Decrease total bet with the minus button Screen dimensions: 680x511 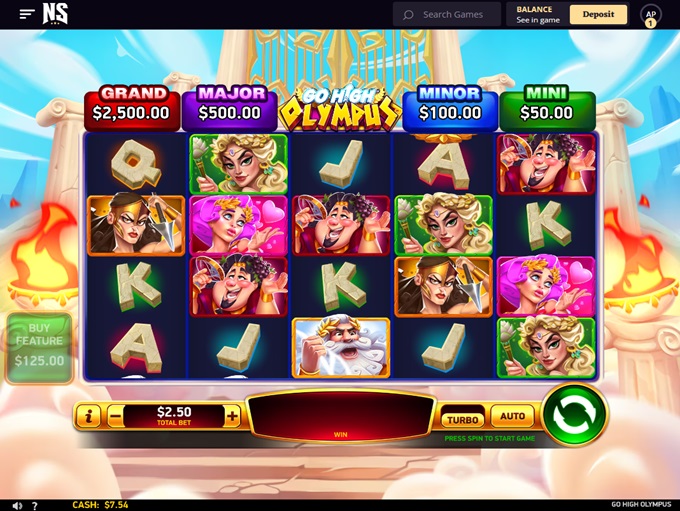point(115,415)
